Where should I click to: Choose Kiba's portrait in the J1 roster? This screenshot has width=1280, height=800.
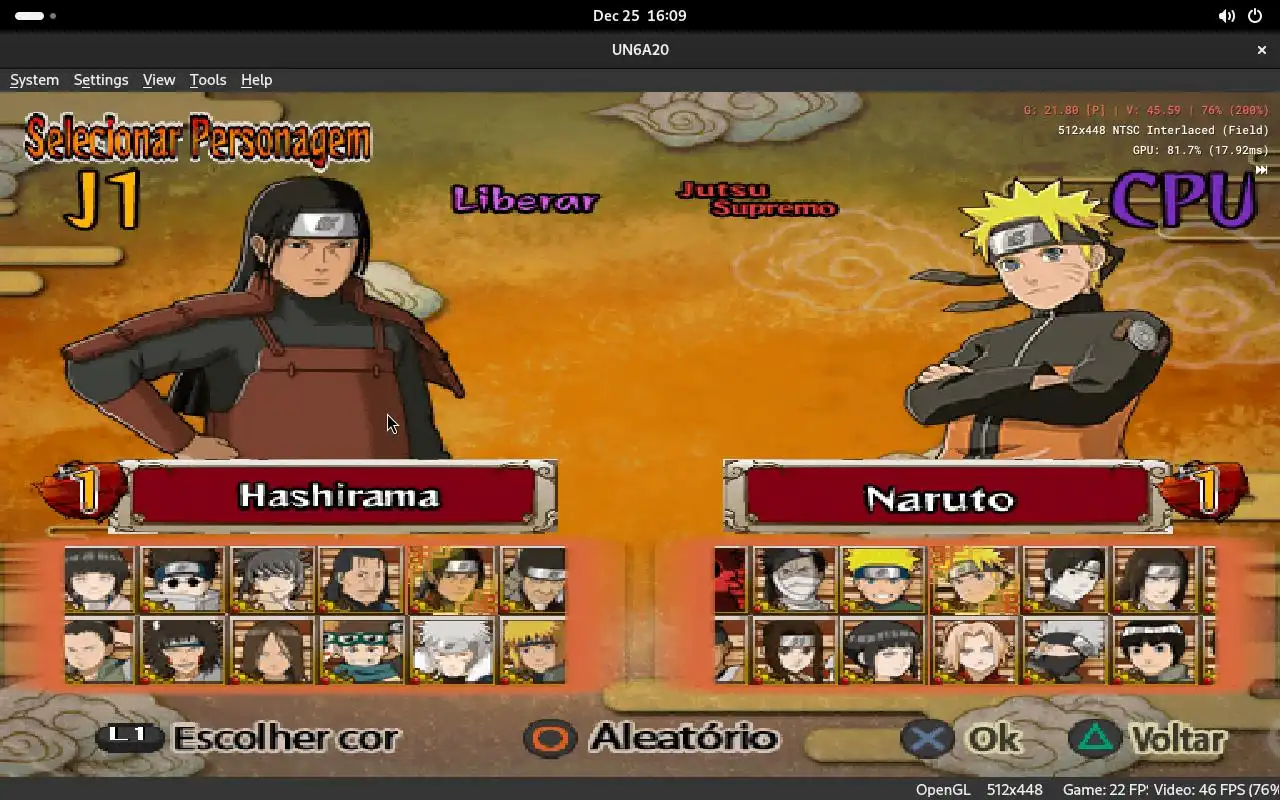182,650
